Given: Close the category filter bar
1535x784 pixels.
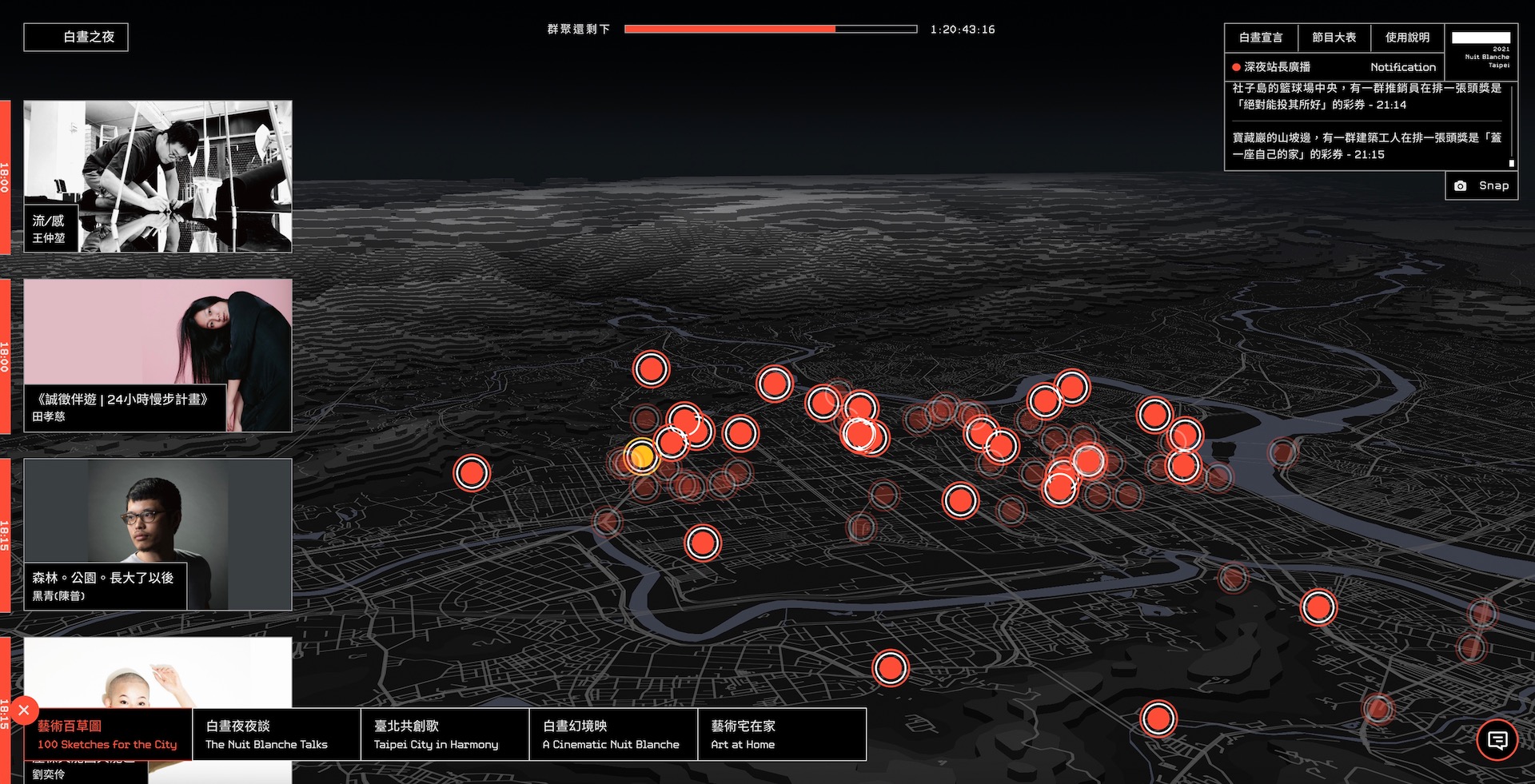Looking at the screenshot, I should pyautogui.click(x=24, y=710).
